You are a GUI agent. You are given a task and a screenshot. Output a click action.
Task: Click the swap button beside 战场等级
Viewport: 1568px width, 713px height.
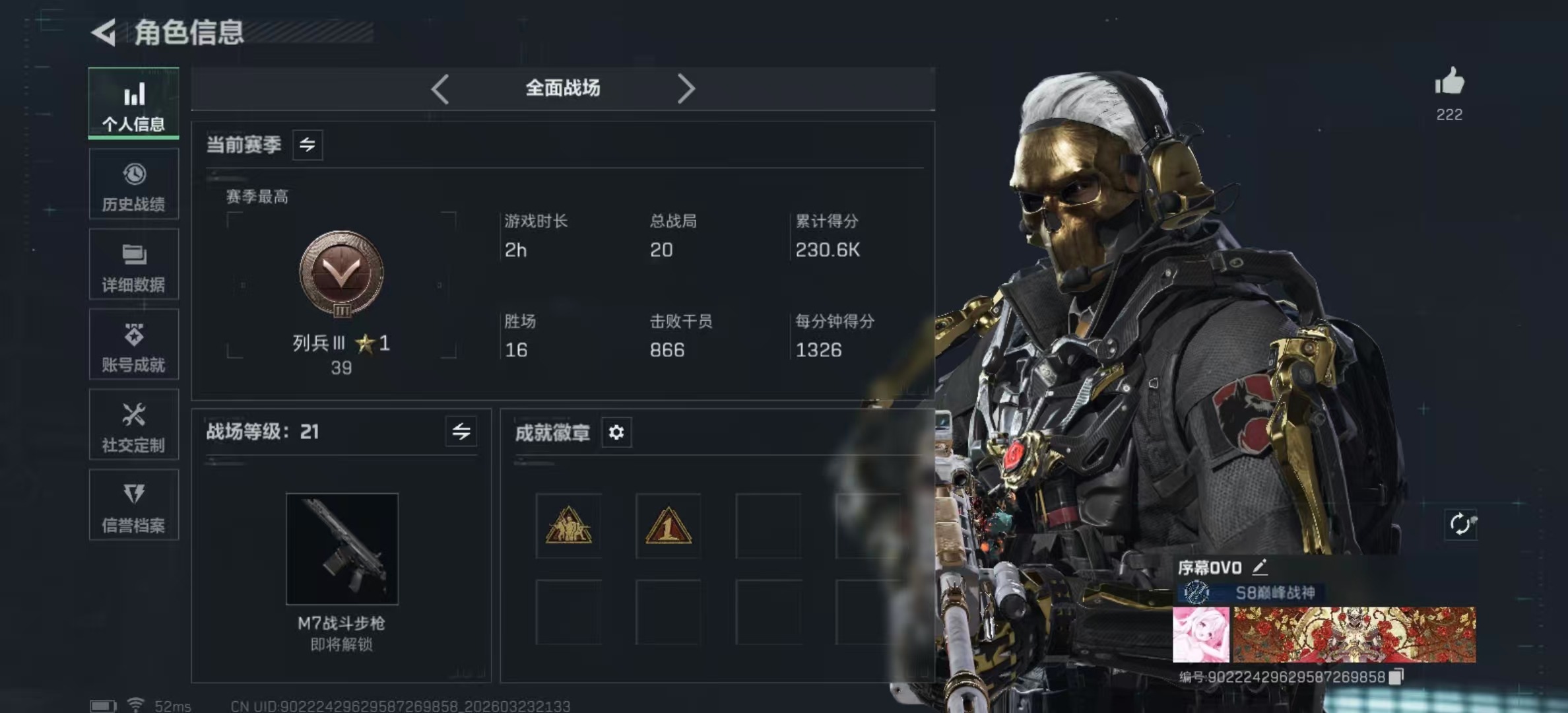tap(461, 432)
